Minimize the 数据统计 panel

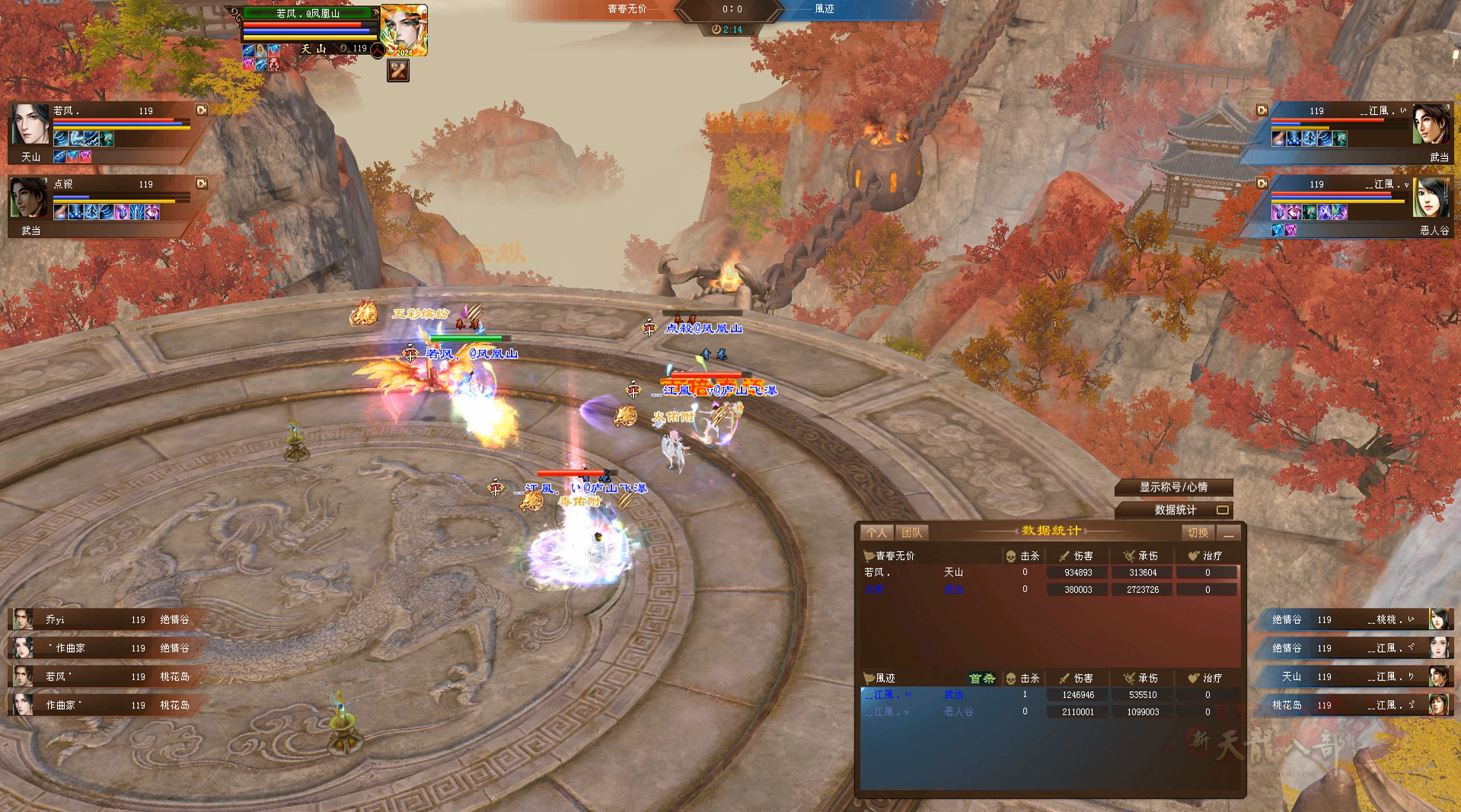pyautogui.click(x=1228, y=533)
